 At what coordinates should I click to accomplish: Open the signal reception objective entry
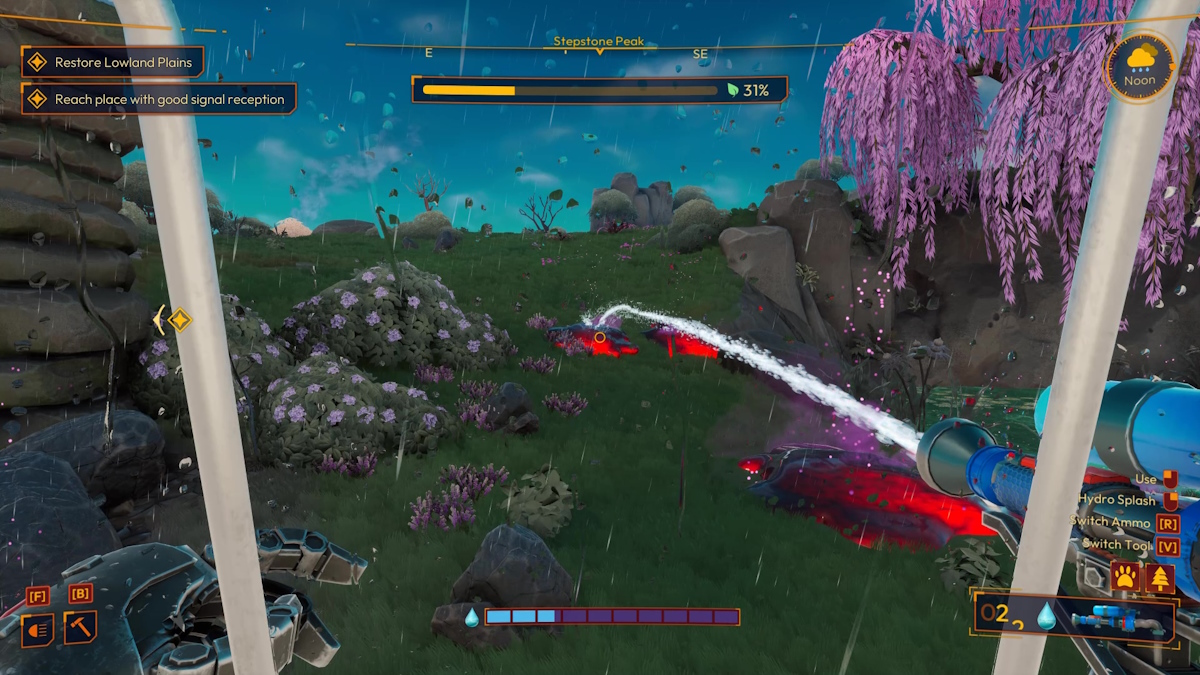[x=159, y=99]
